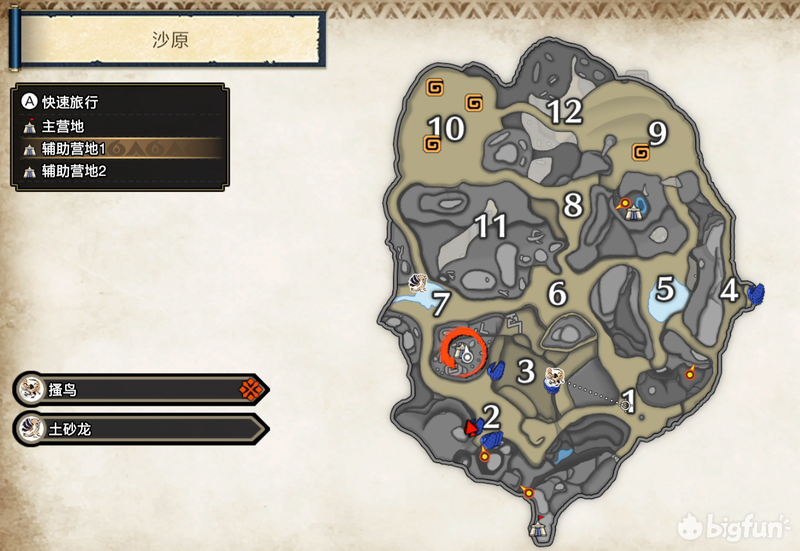Screen dimensions: 800x551
Task: Select the sub-camp tent icon near area 8
Action: point(630,208)
